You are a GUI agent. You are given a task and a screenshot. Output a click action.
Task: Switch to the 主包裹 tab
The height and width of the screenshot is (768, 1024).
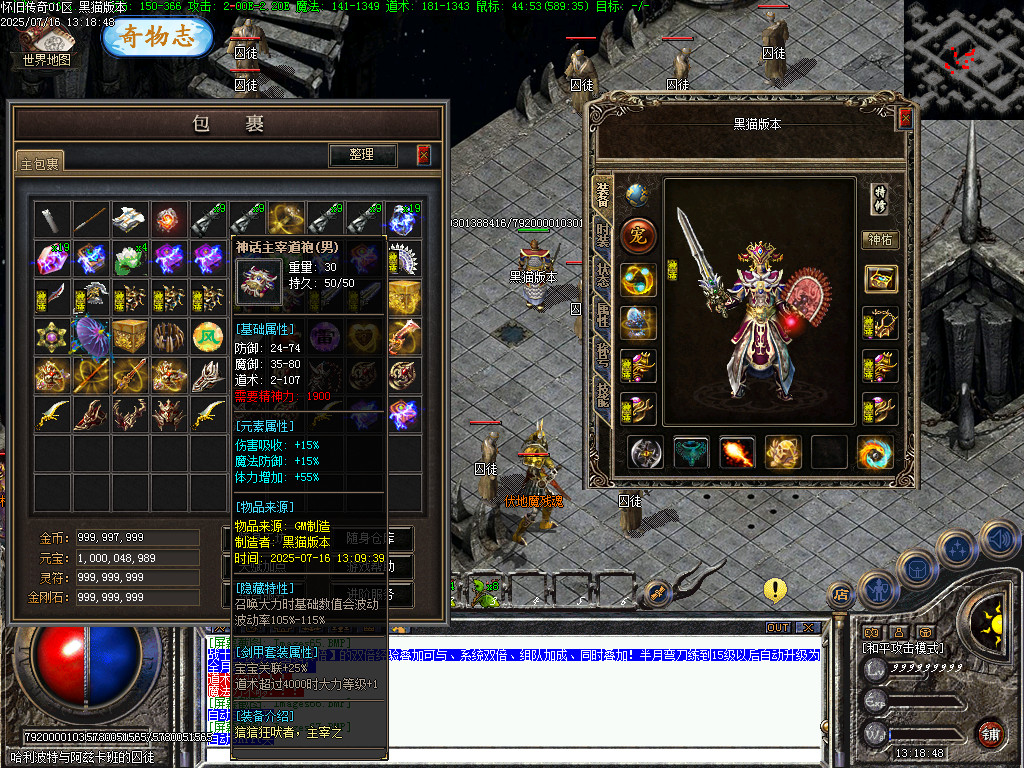(x=40, y=162)
